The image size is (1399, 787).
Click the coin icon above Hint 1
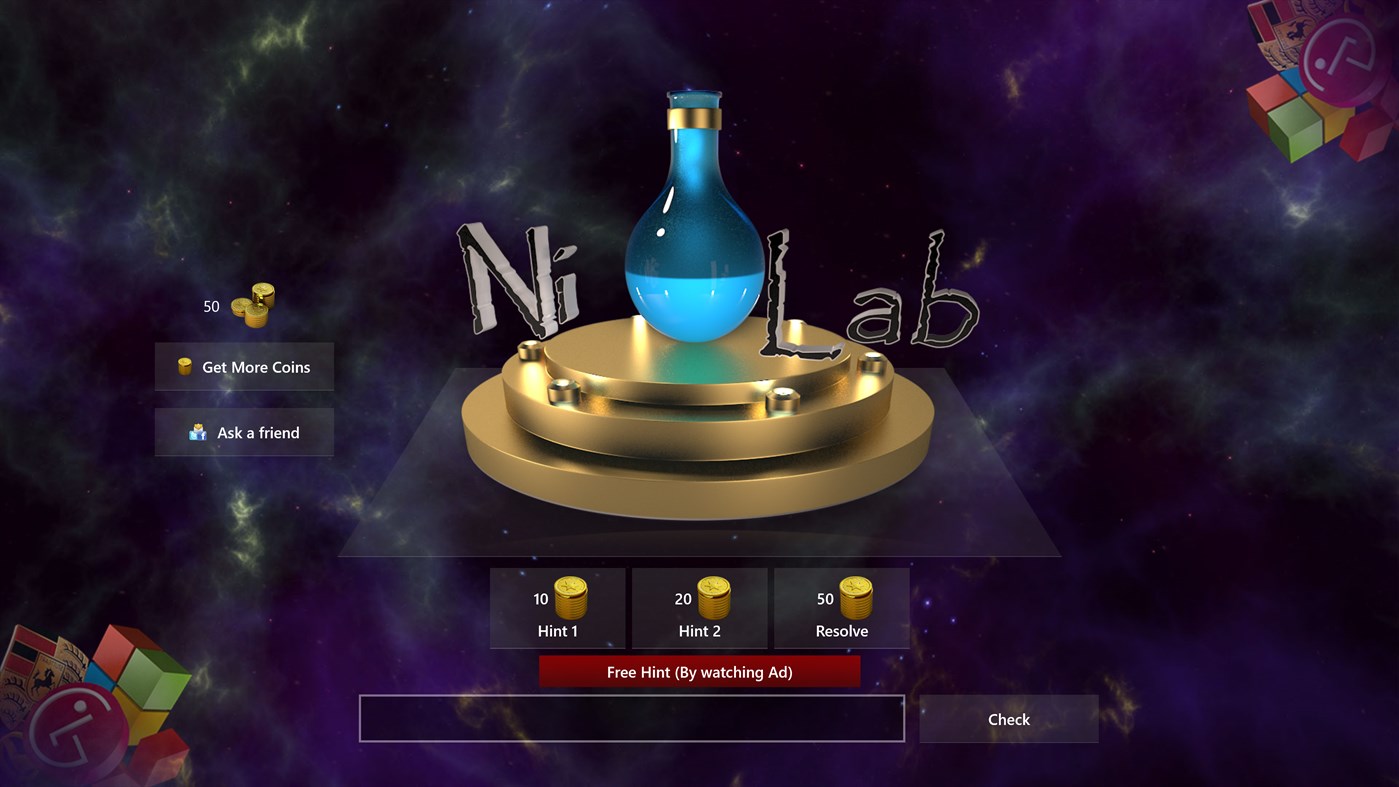click(570, 598)
